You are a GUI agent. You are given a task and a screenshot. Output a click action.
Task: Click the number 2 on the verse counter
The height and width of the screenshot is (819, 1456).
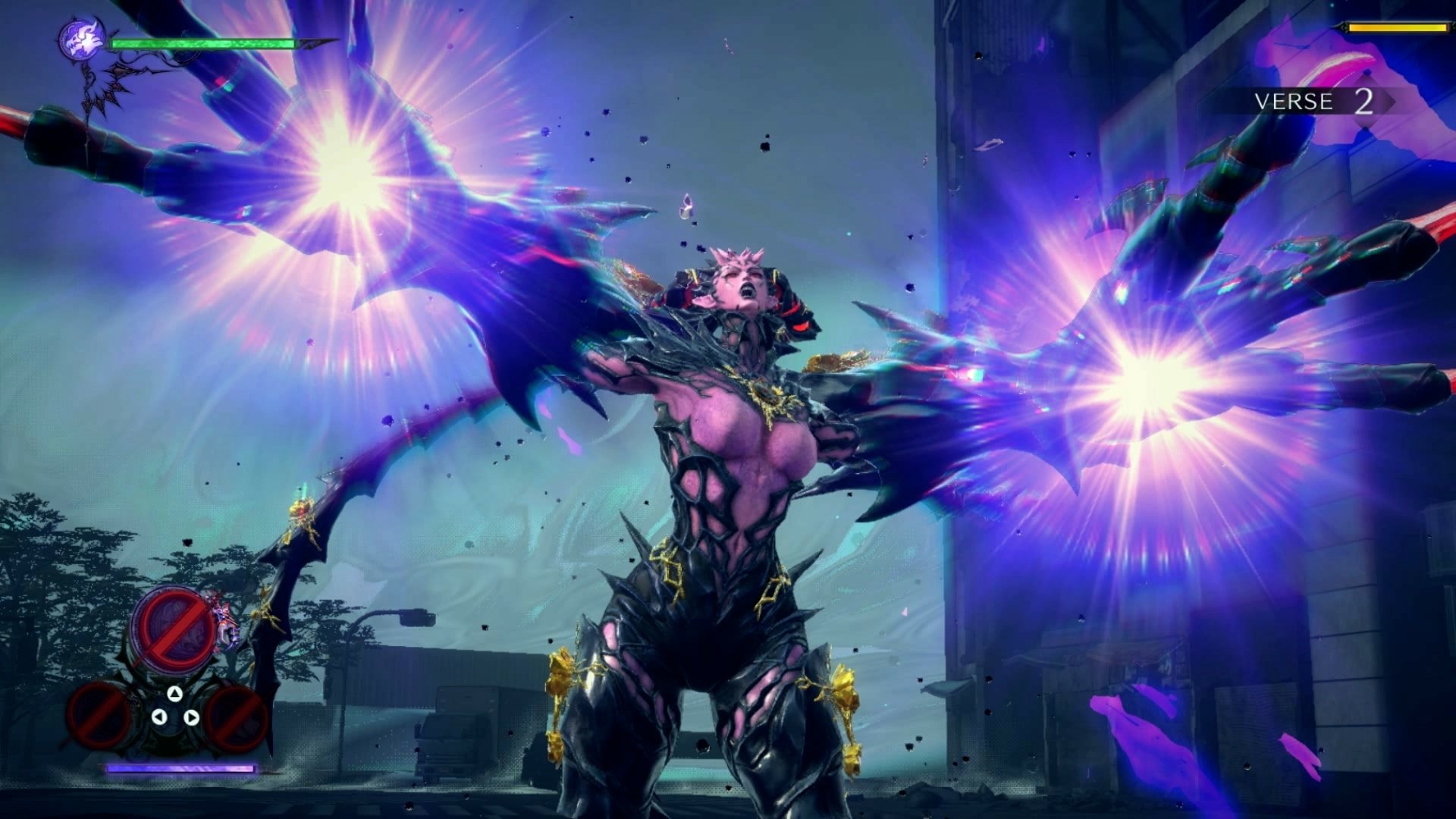pos(1363,101)
